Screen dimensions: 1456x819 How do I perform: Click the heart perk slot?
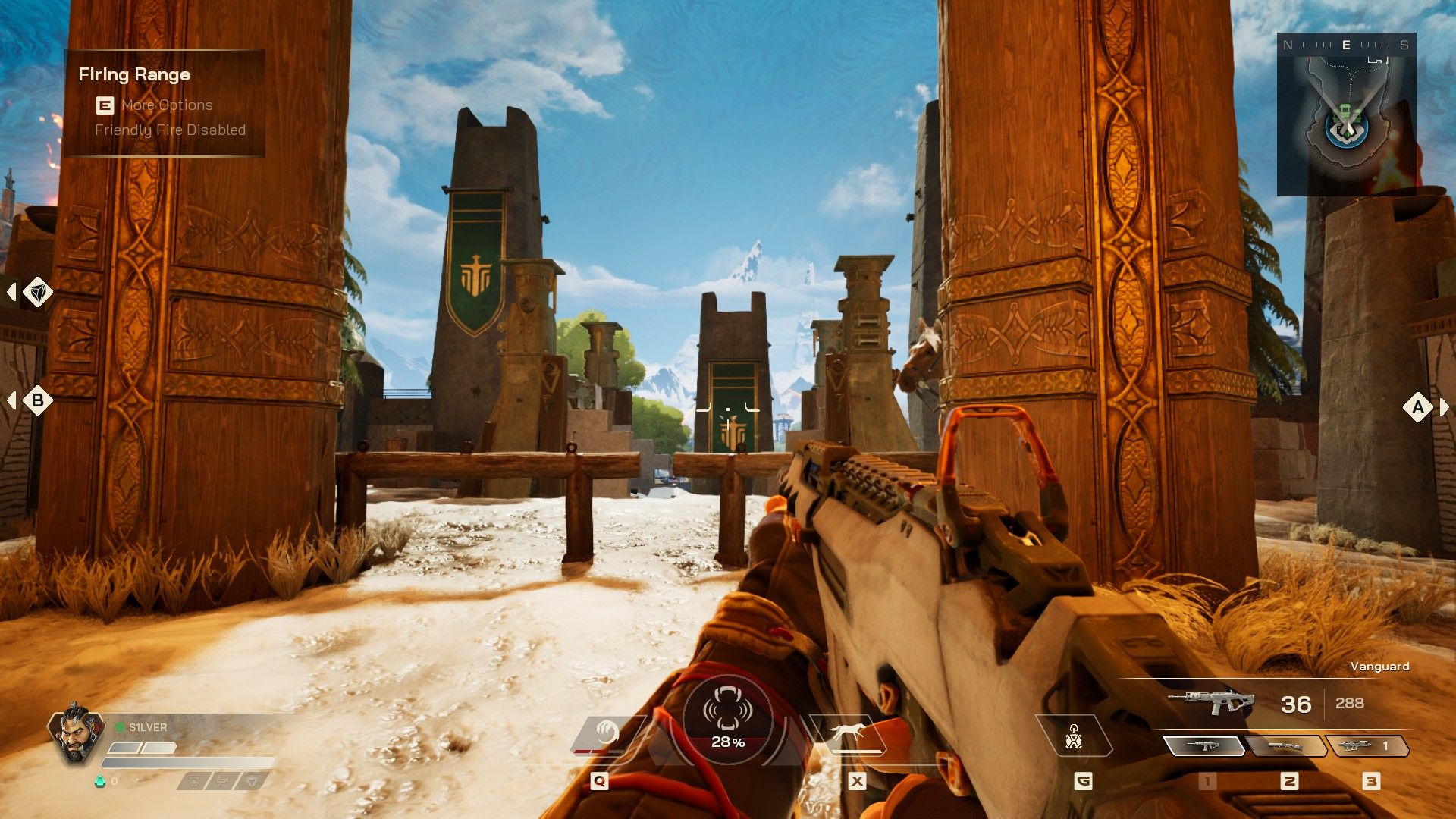(x=253, y=780)
